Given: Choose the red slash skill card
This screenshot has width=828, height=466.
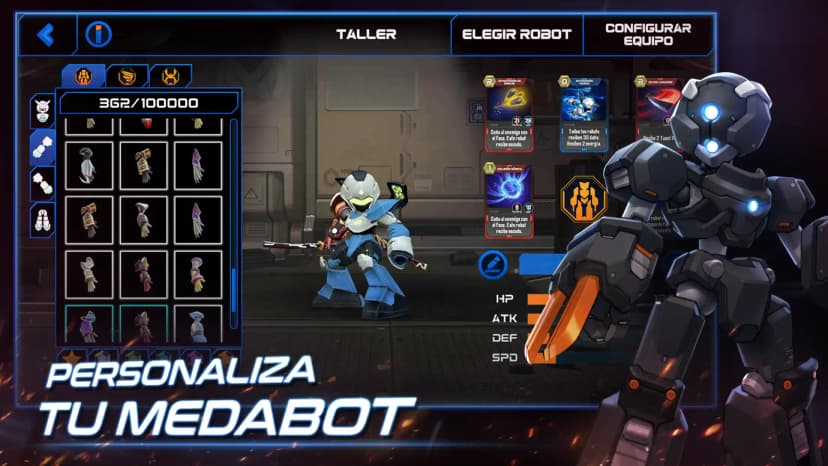Looking at the screenshot, I should click(658, 113).
